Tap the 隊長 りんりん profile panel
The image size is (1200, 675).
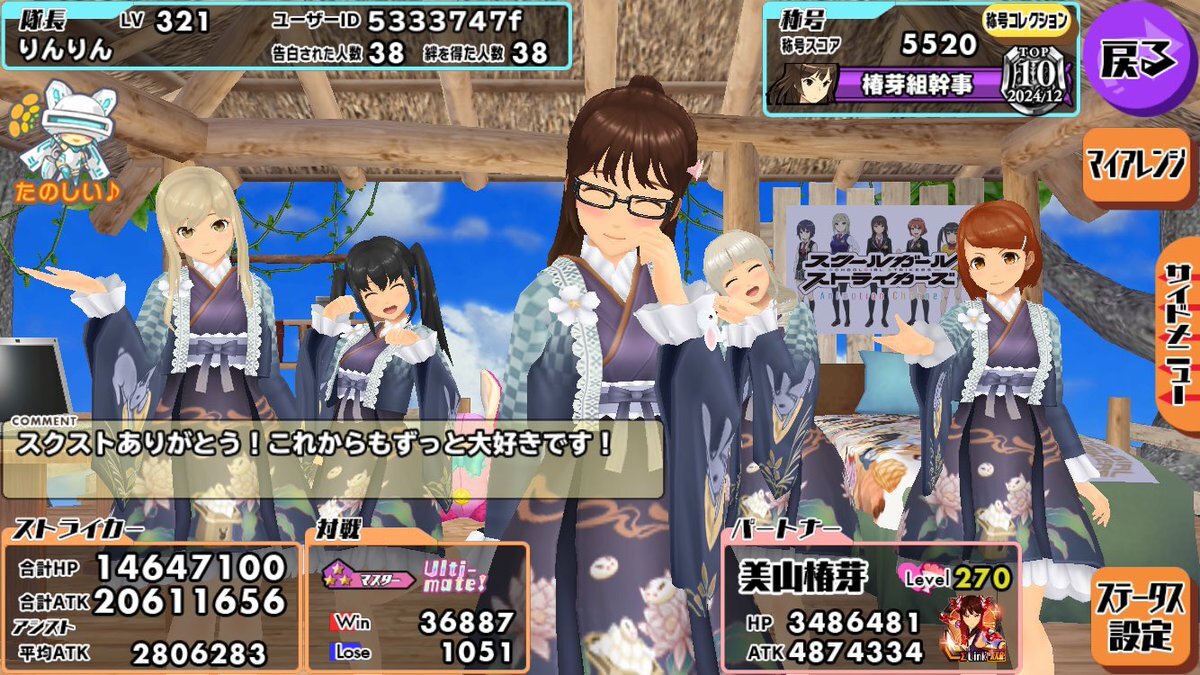pos(285,35)
